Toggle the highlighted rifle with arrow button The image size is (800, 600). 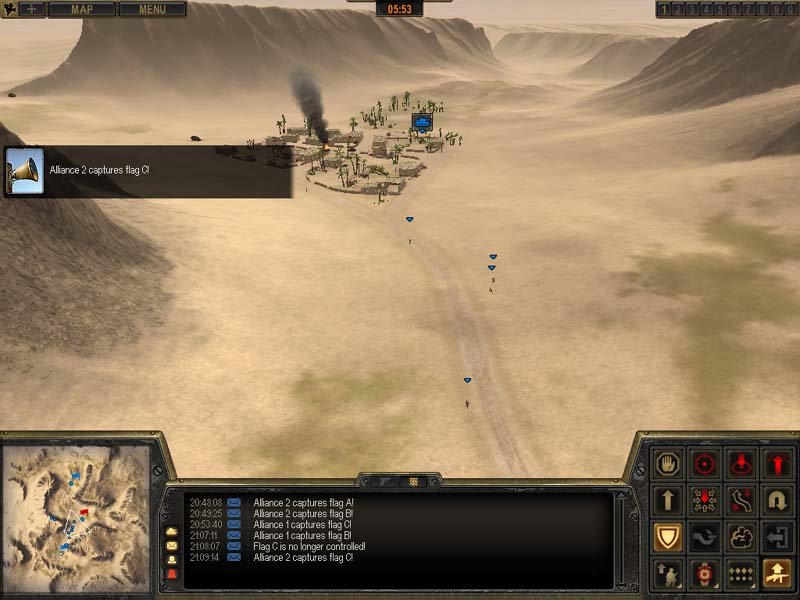pos(779,574)
